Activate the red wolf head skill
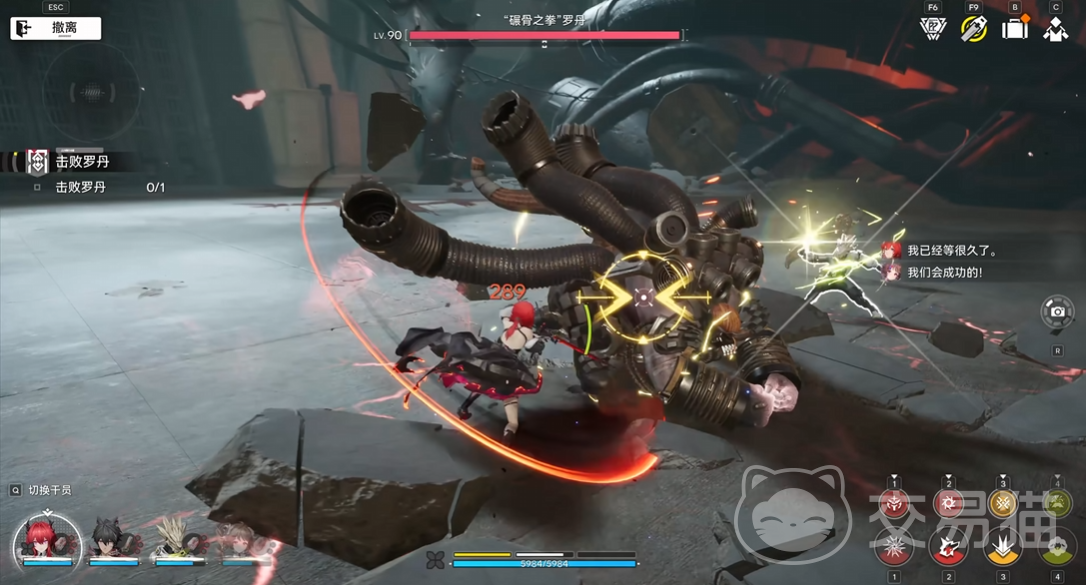 point(947,547)
